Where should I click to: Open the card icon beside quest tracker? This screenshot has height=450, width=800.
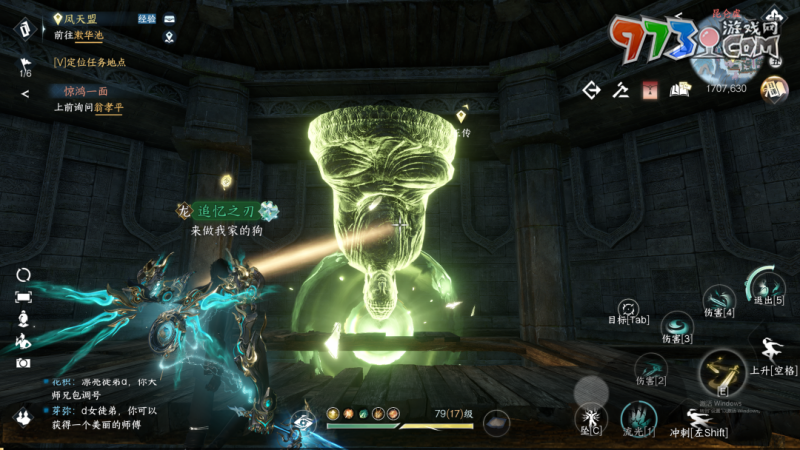click(169, 19)
